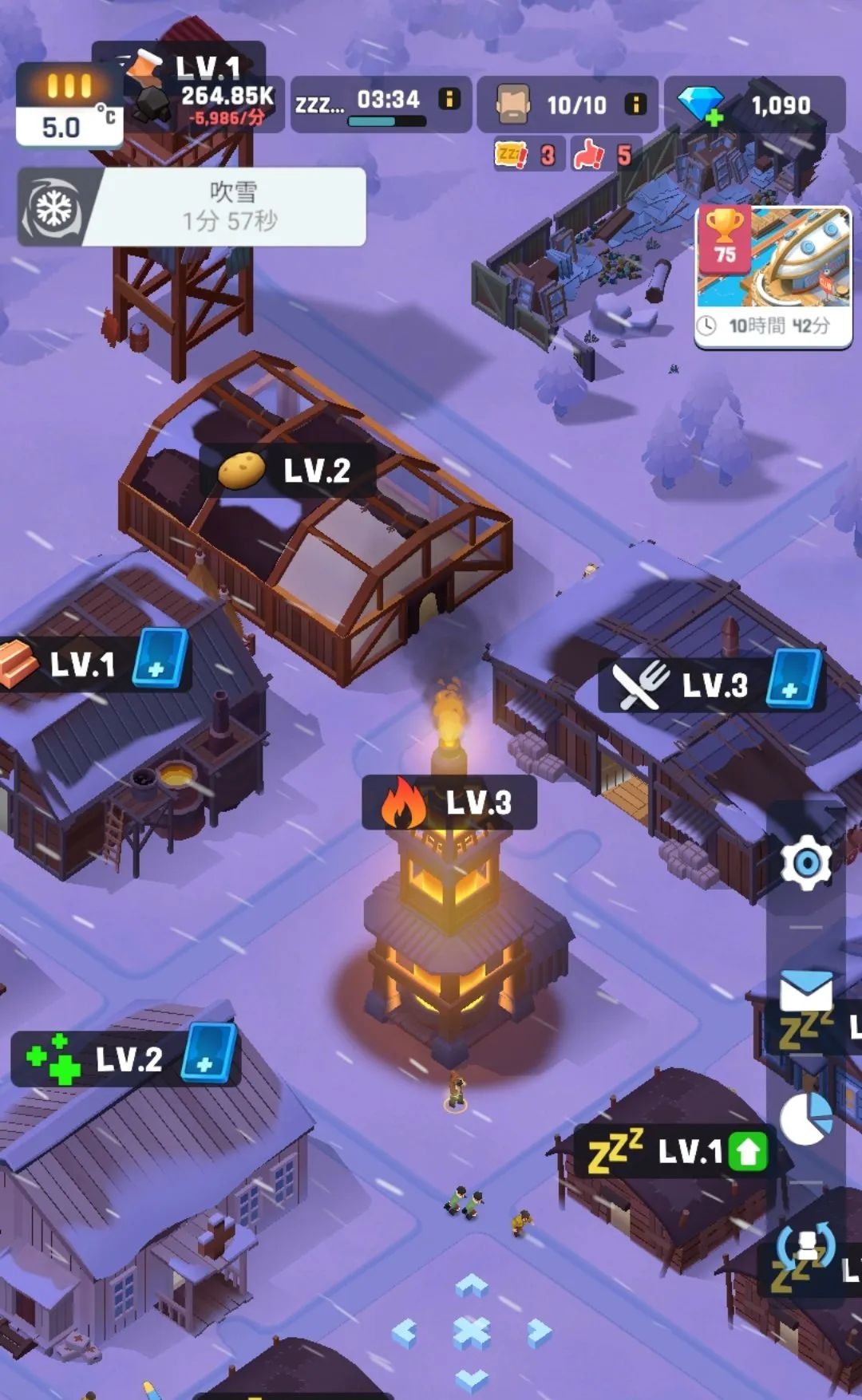862x1400 pixels.
Task: Tap the info button beside survivor count
Action: tap(635, 104)
